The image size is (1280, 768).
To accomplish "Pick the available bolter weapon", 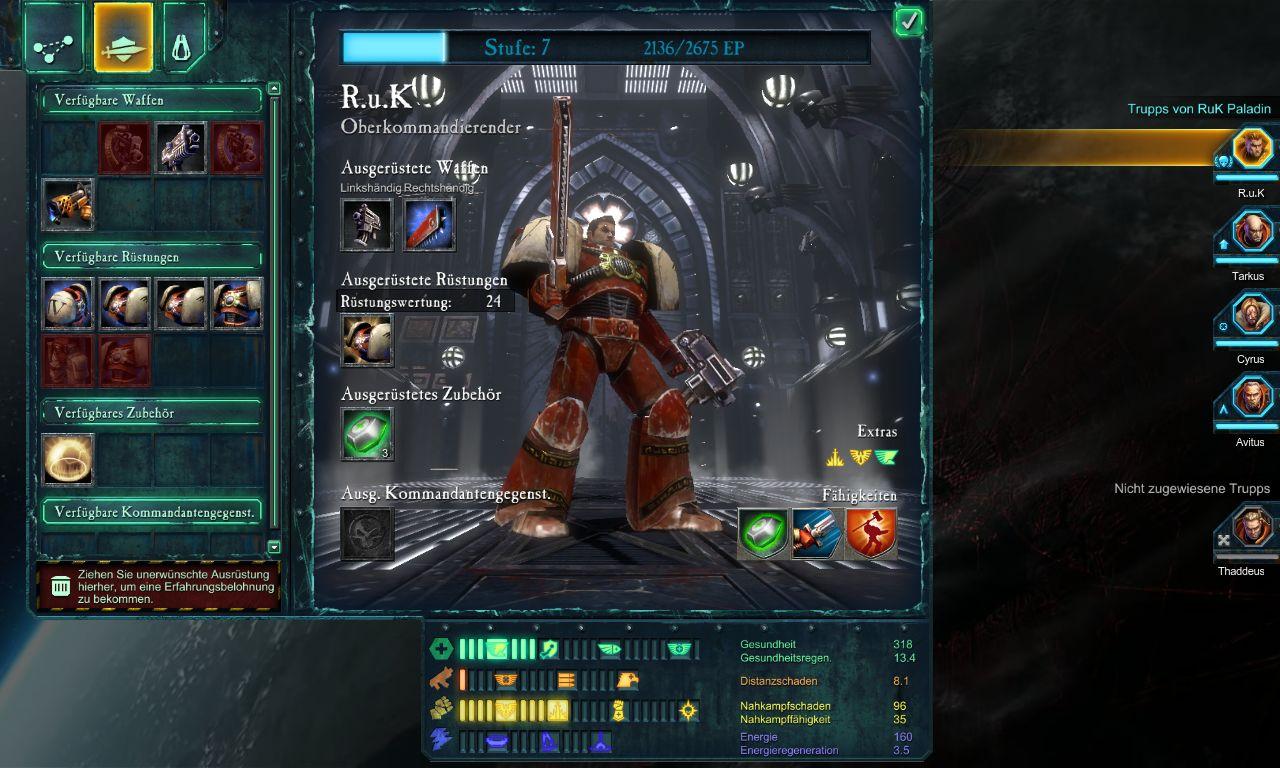I will [x=181, y=148].
